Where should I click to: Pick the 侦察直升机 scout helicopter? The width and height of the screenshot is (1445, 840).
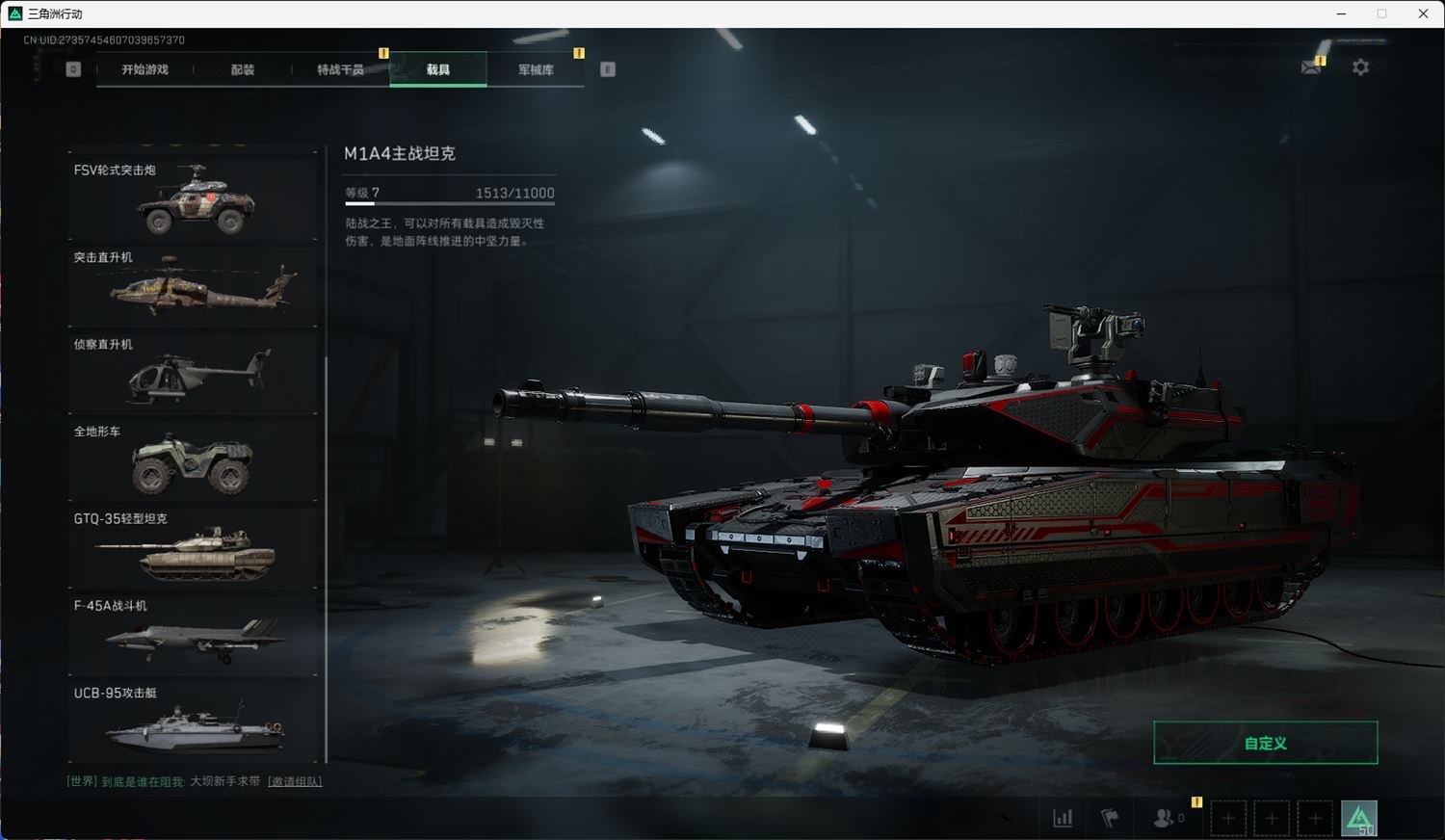[193, 373]
